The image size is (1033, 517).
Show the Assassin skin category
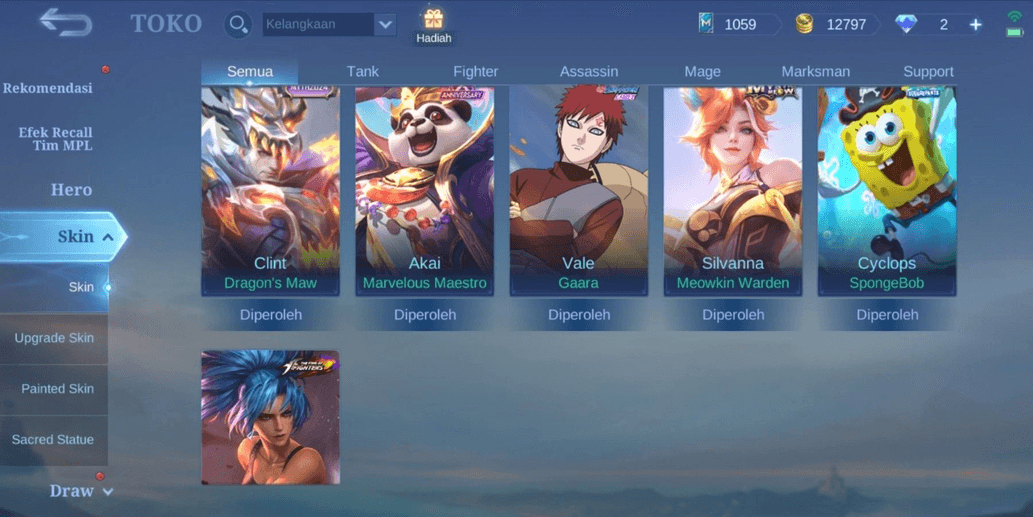pyautogui.click(x=589, y=71)
